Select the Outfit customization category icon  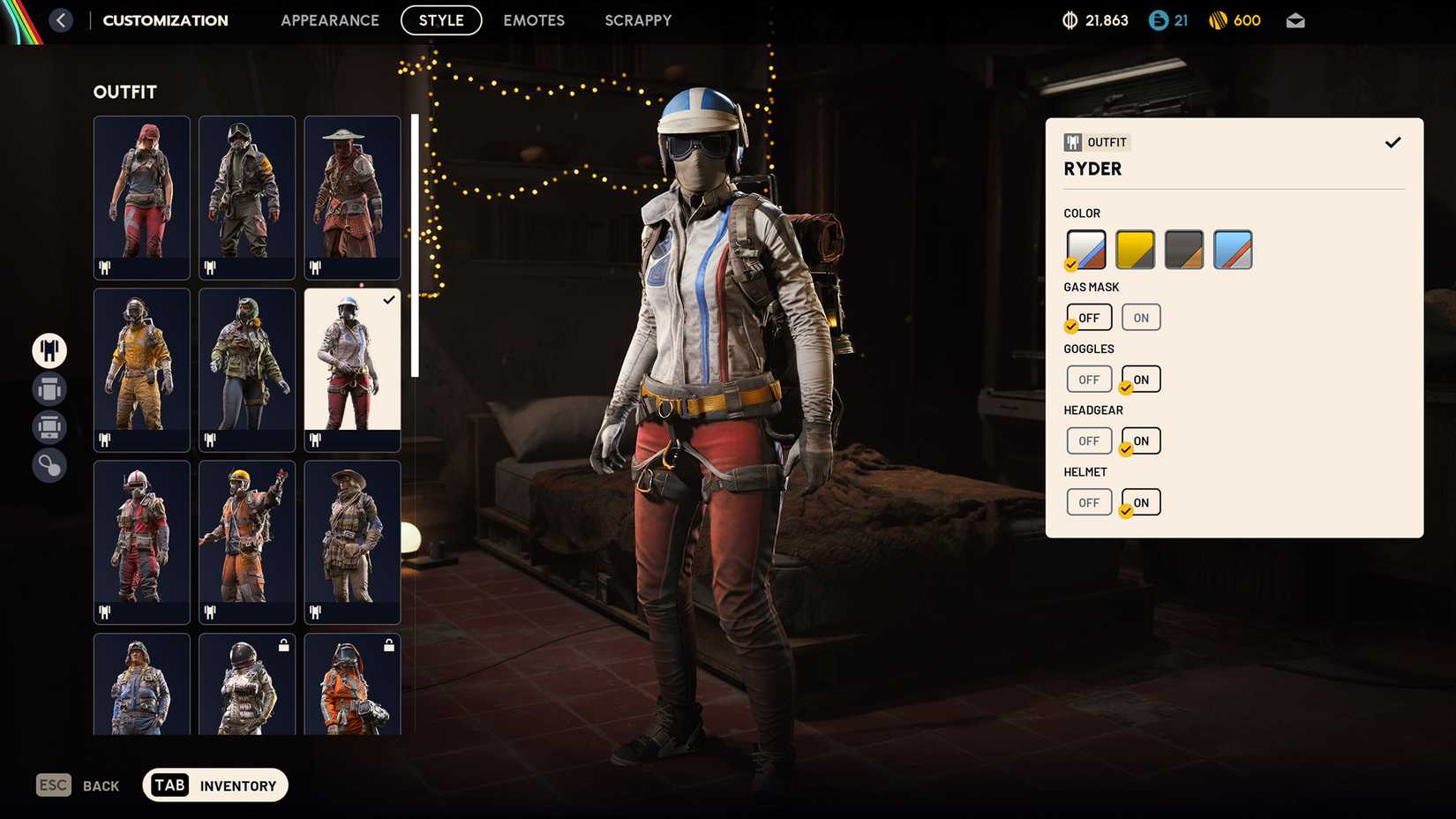pyautogui.click(x=49, y=350)
